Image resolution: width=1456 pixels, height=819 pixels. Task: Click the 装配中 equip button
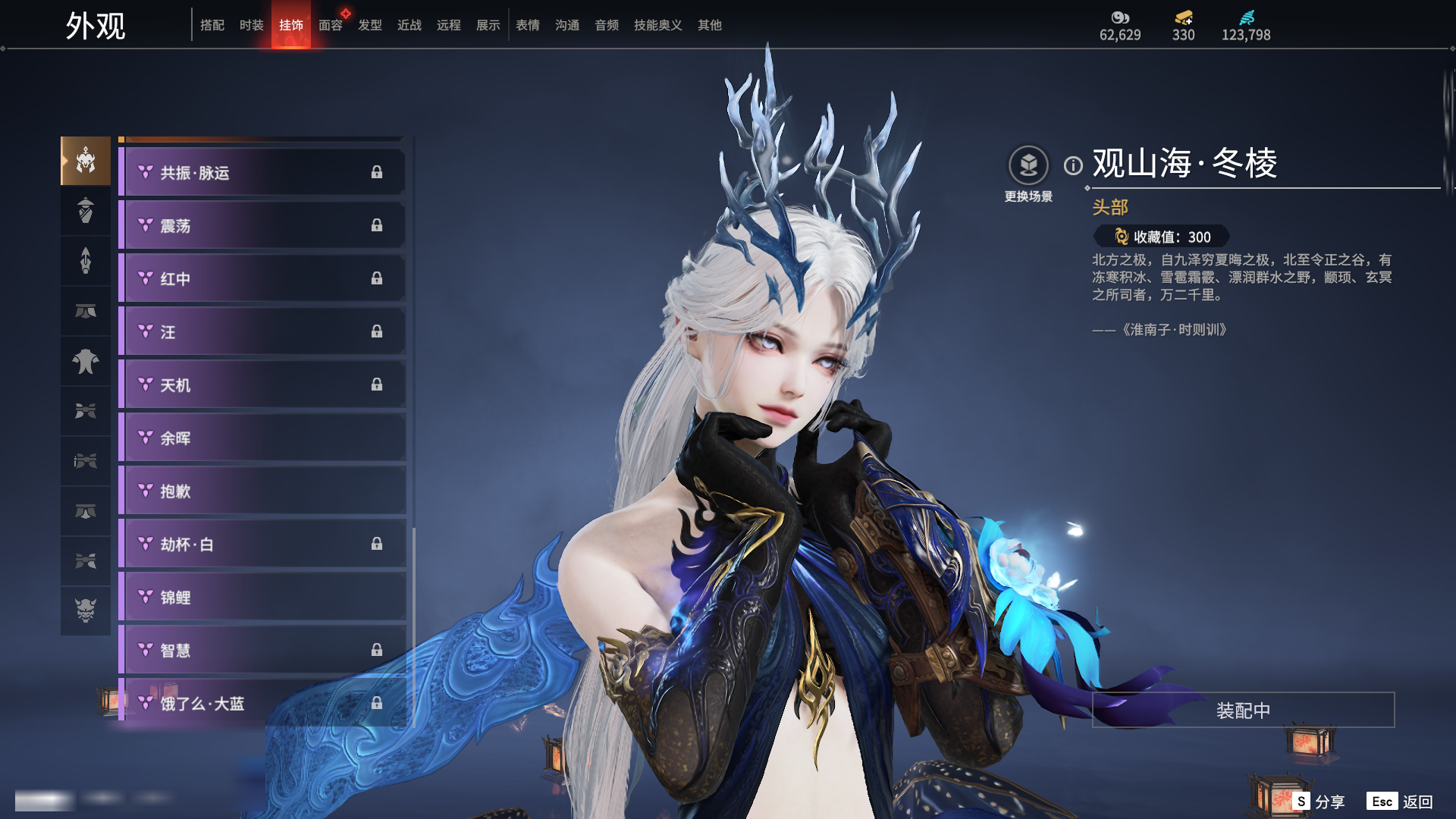point(1243,711)
